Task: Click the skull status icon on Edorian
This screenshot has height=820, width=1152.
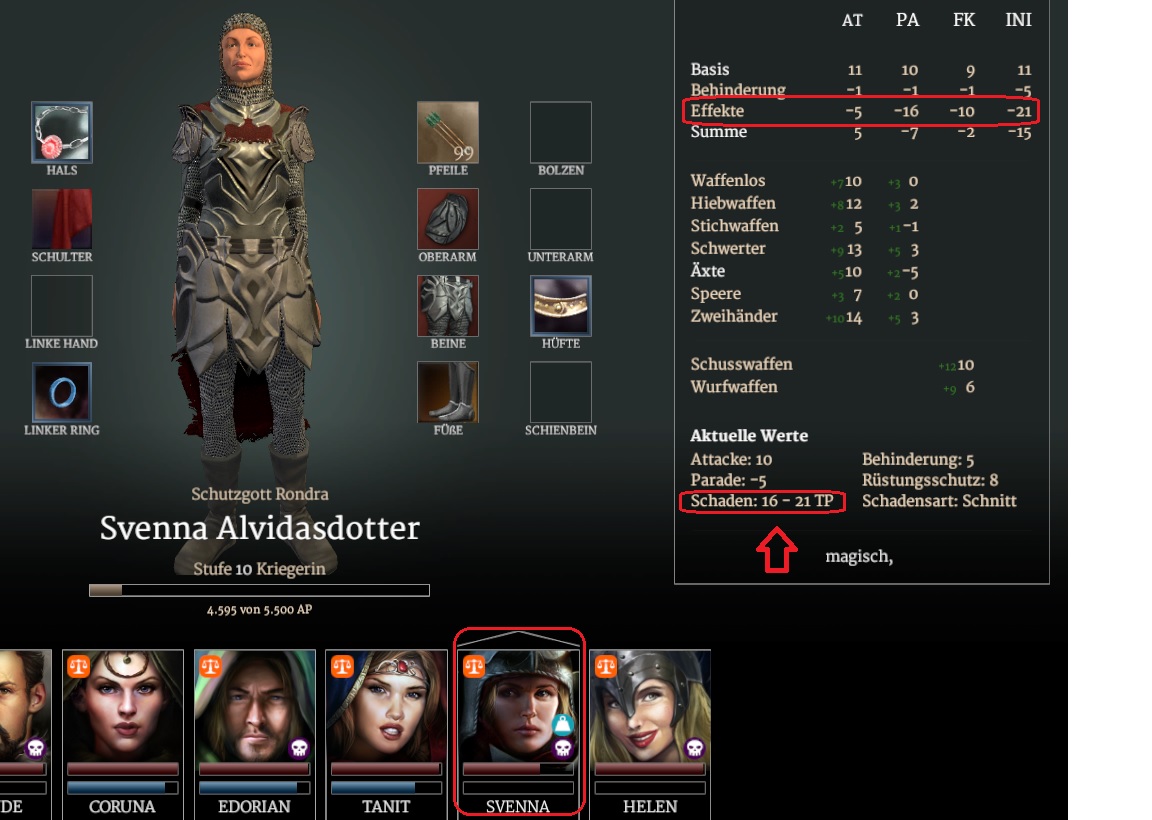Action: (x=299, y=748)
